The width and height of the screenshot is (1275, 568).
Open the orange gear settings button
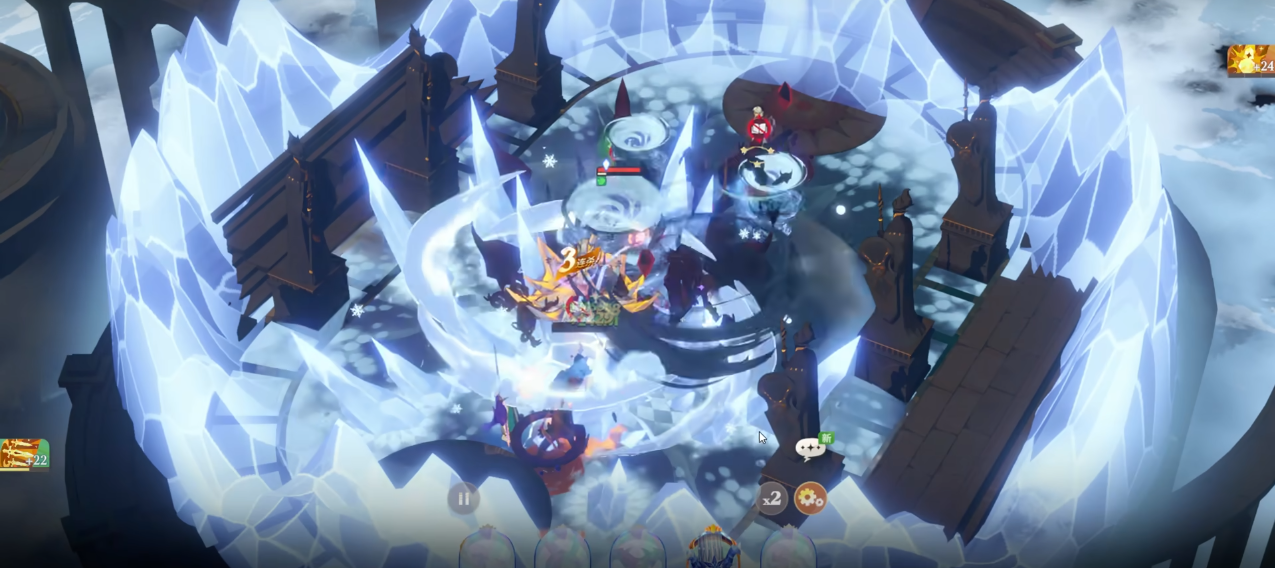[810, 498]
